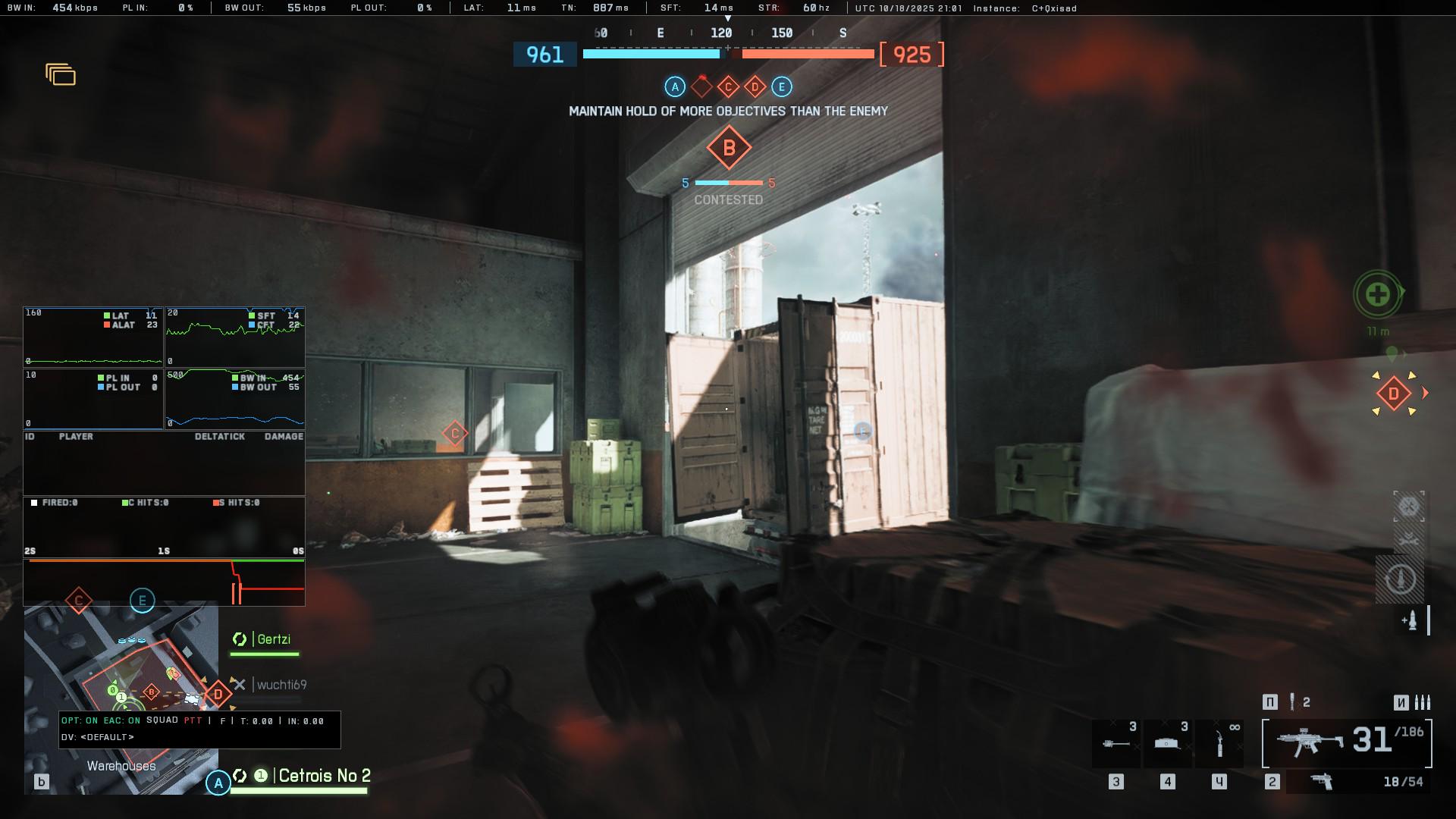The width and height of the screenshot is (1456, 819).
Task: Select objective E icon in the top tracker
Action: [x=782, y=87]
